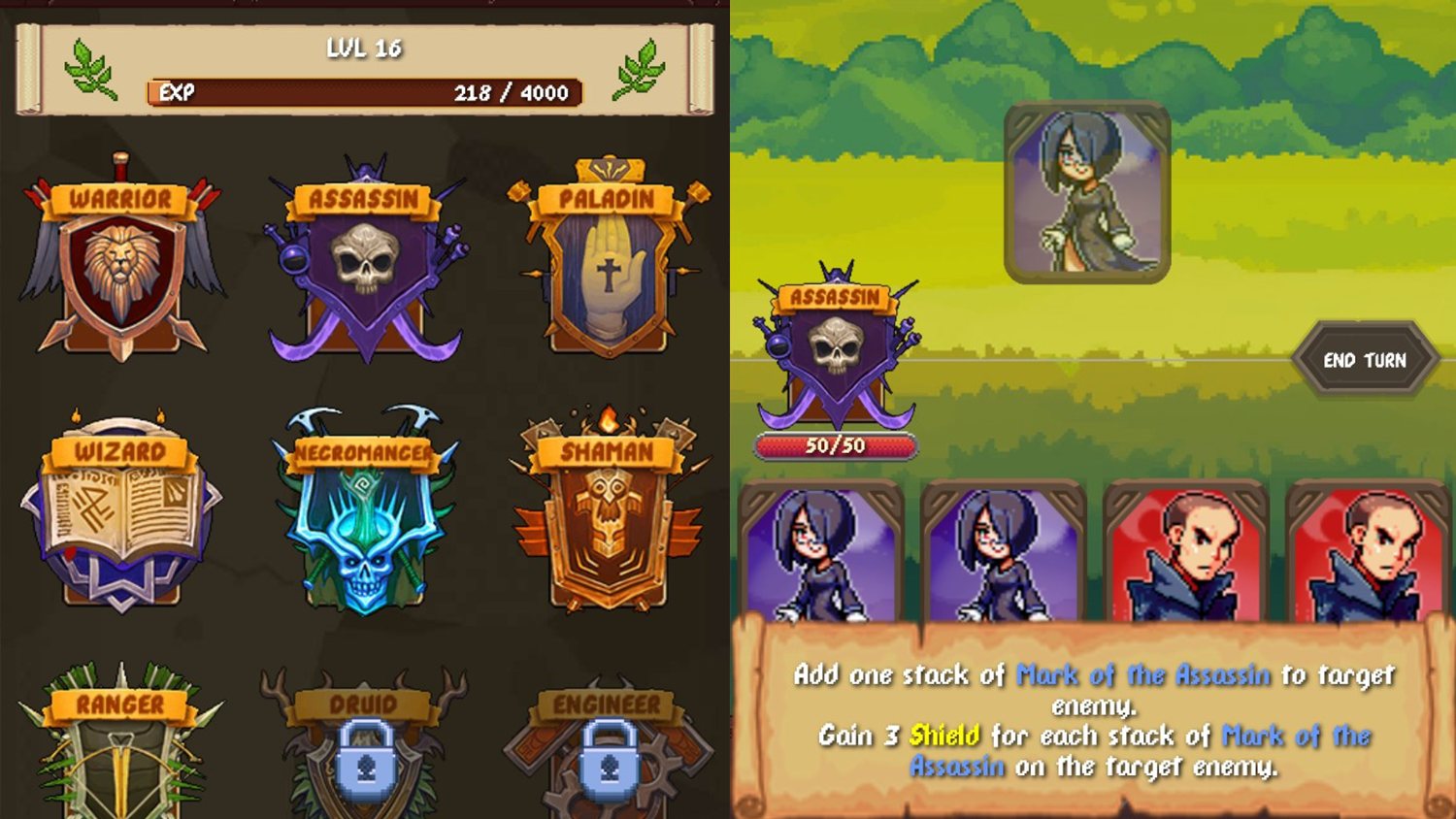The width and height of the screenshot is (1456, 819).
Task: Click the EXP progress bar
Action: coord(364,94)
